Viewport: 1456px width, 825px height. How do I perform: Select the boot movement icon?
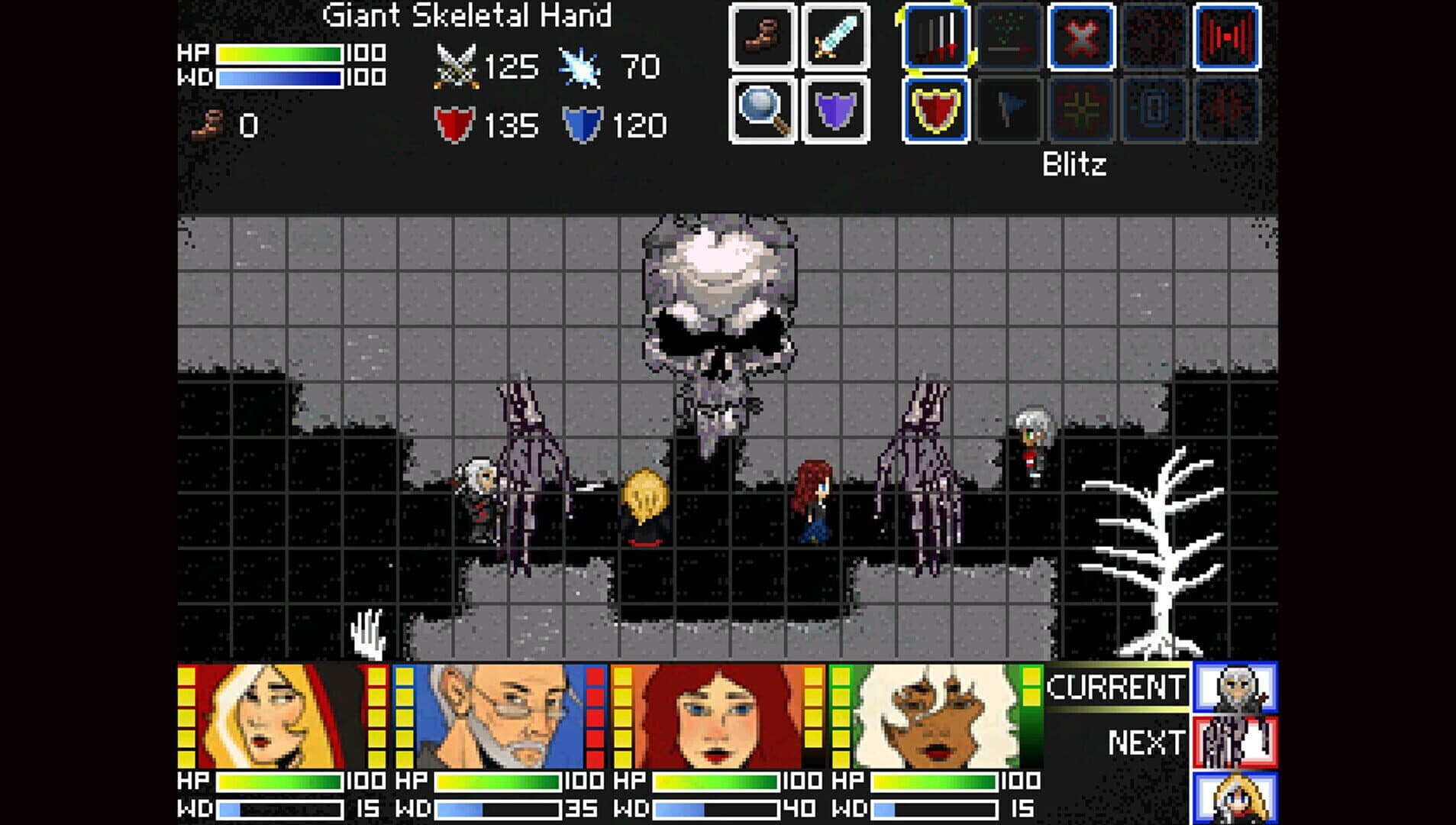tap(761, 37)
